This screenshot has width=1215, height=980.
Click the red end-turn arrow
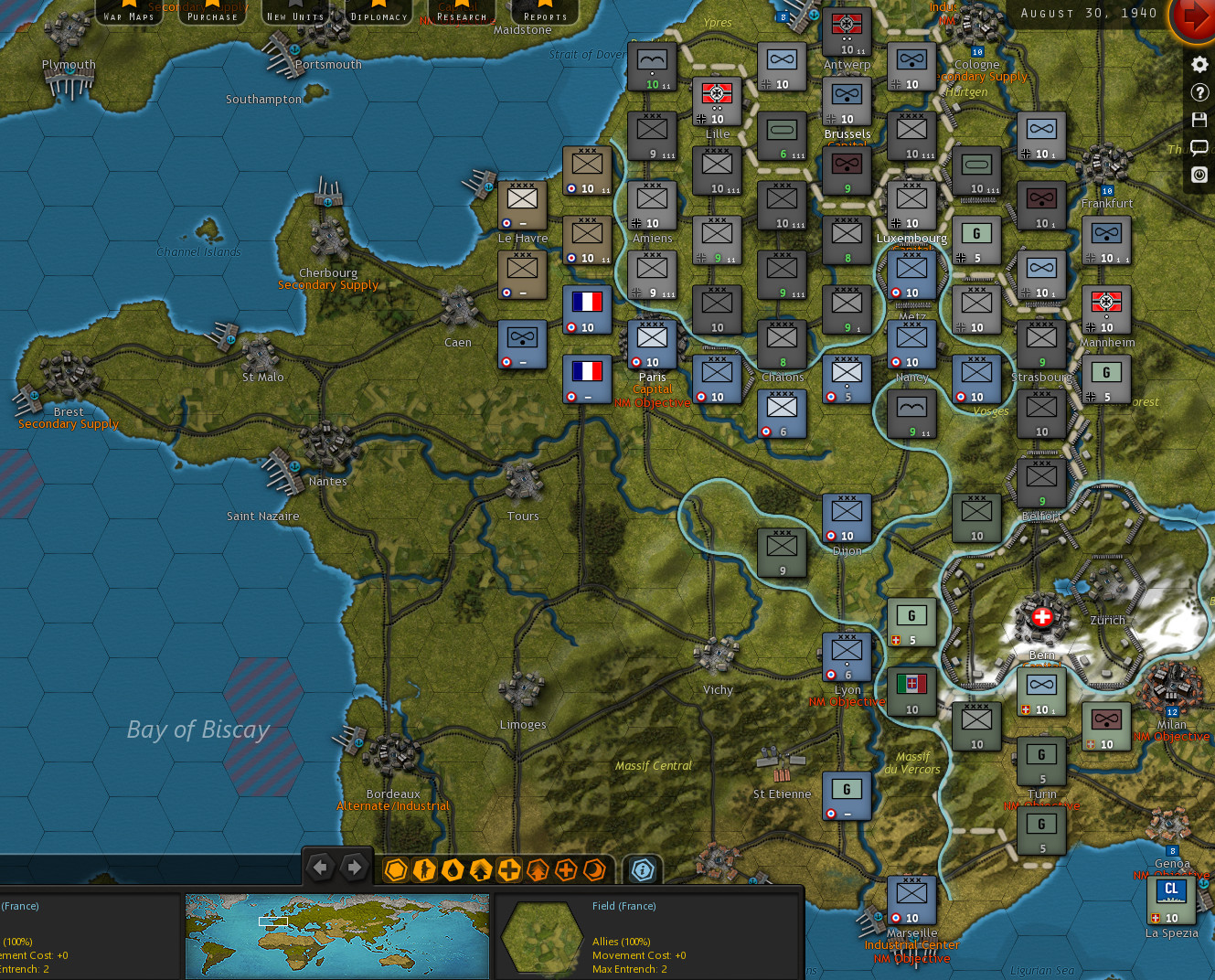(1191, 20)
